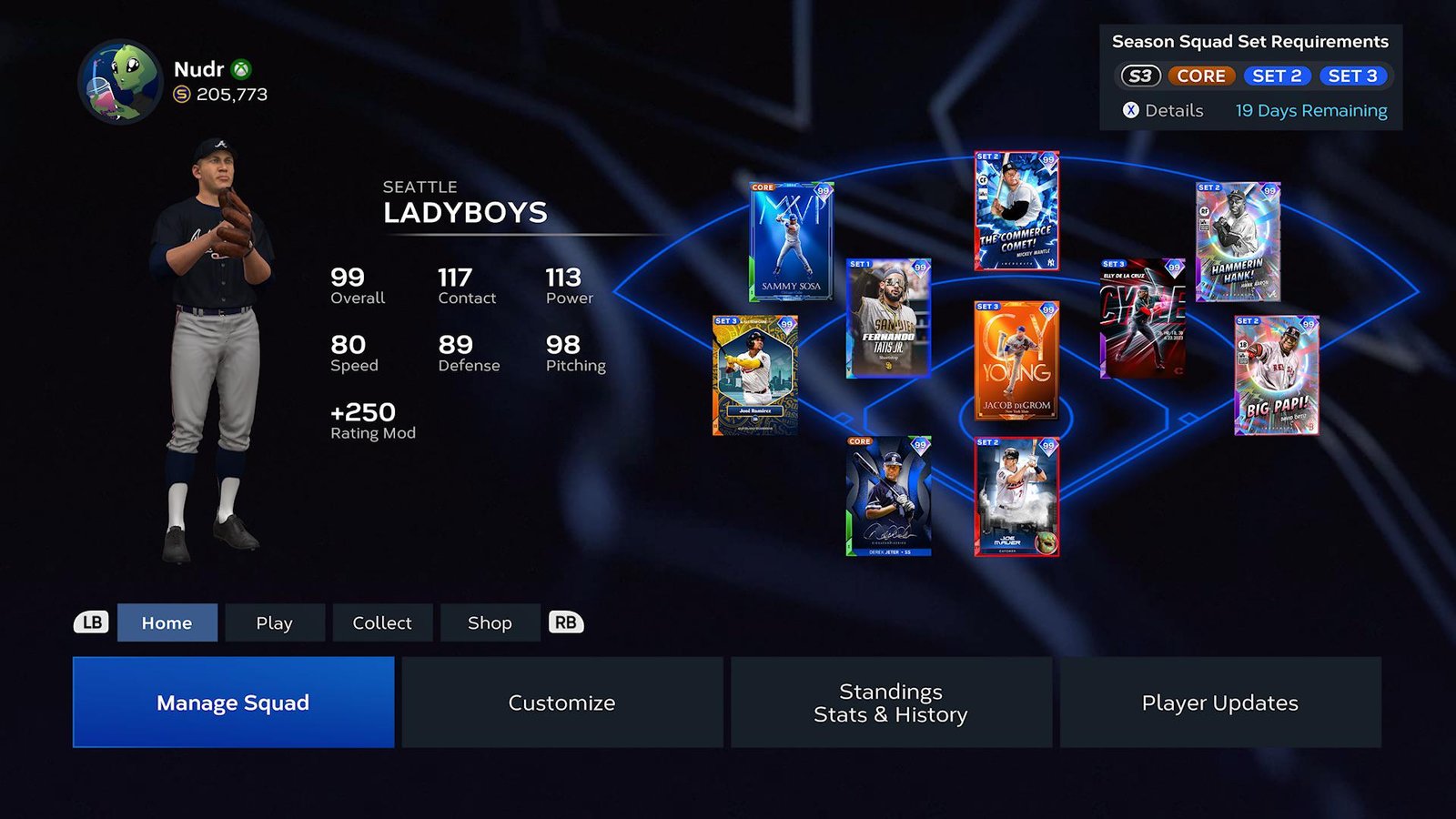
Task: Click the RB shoulder button icon
Action: (x=564, y=622)
